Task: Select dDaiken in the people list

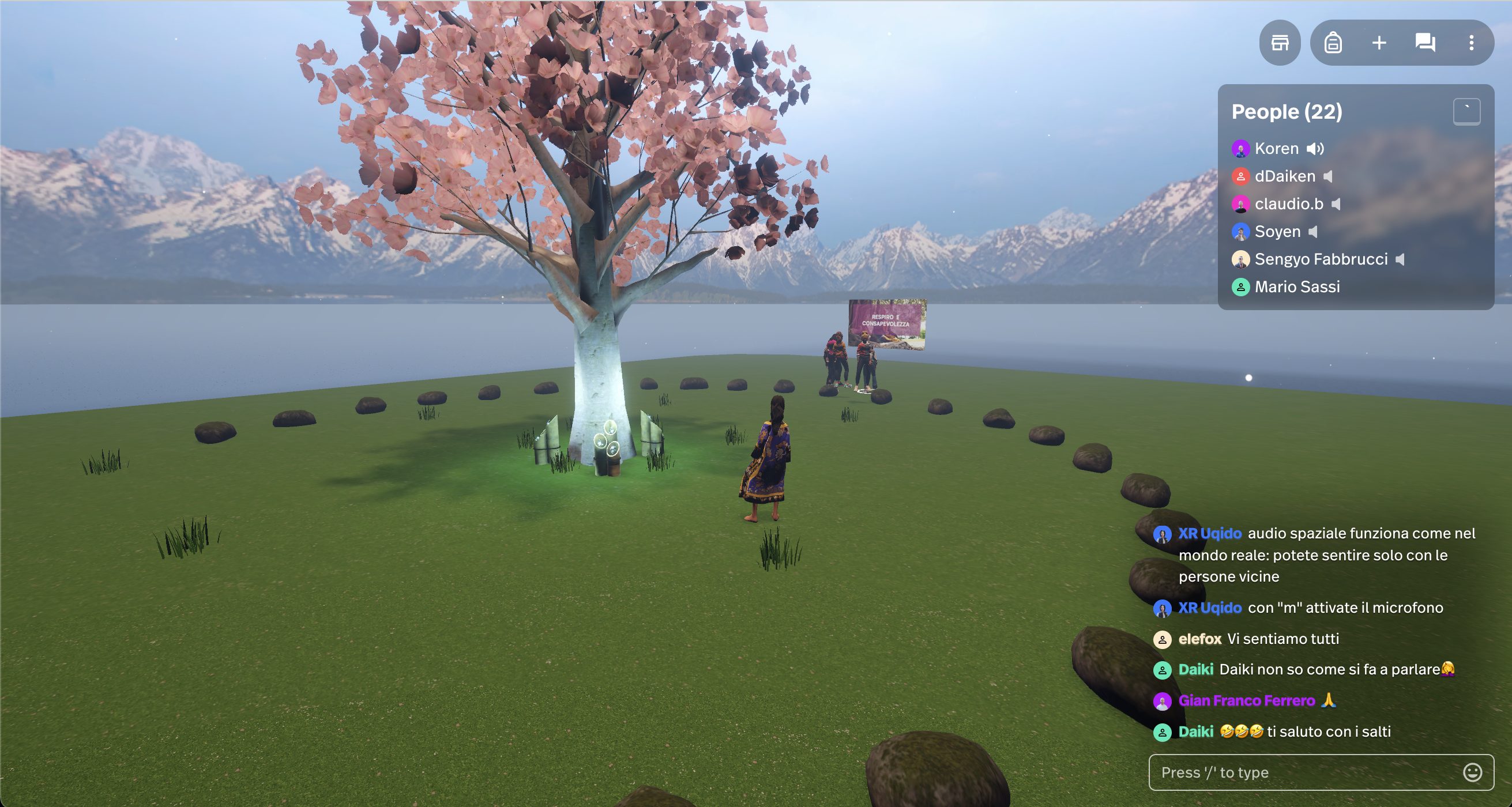Action: pyautogui.click(x=1284, y=176)
